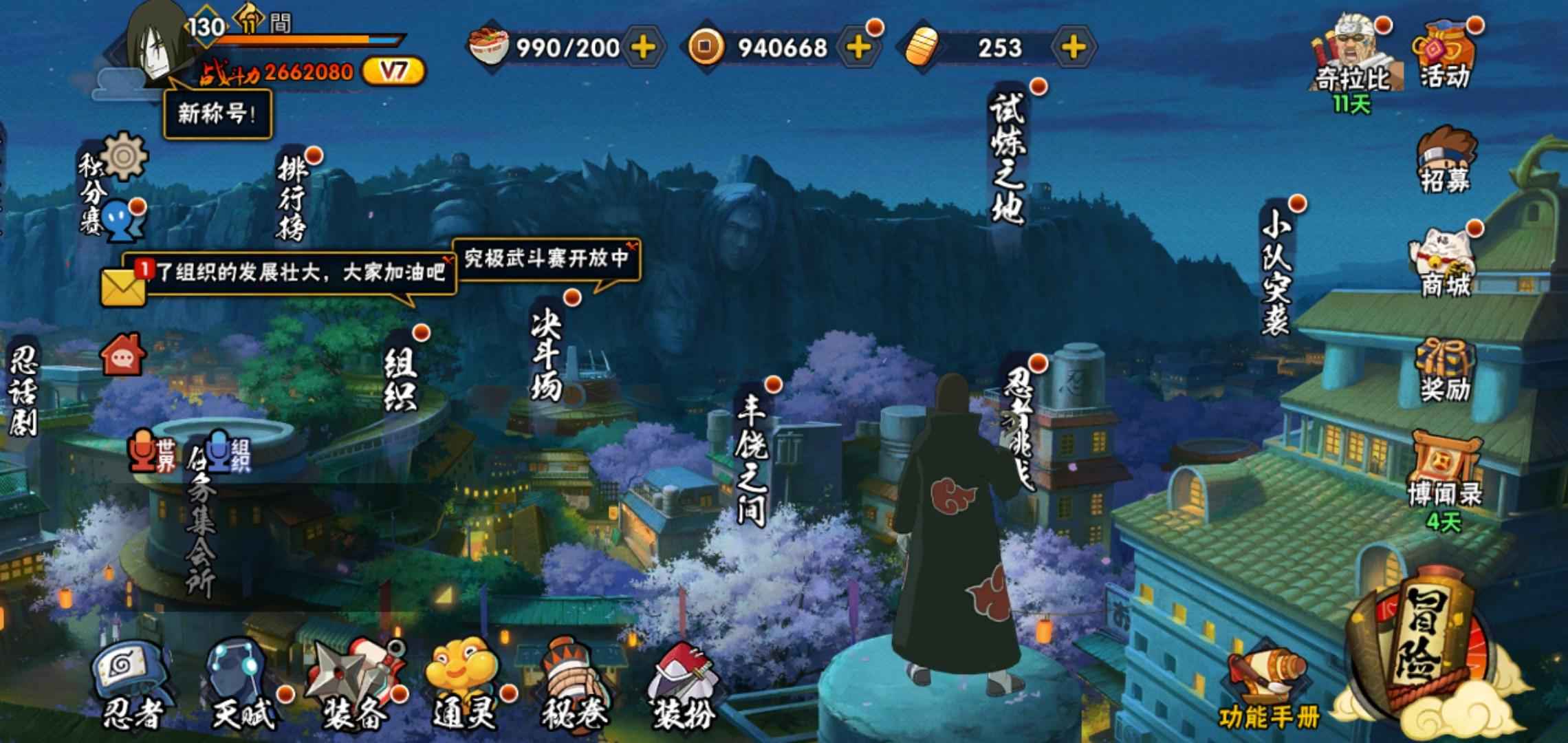The image size is (1568, 743).
Task: Open the mail envelope inbox
Action: coord(123,287)
